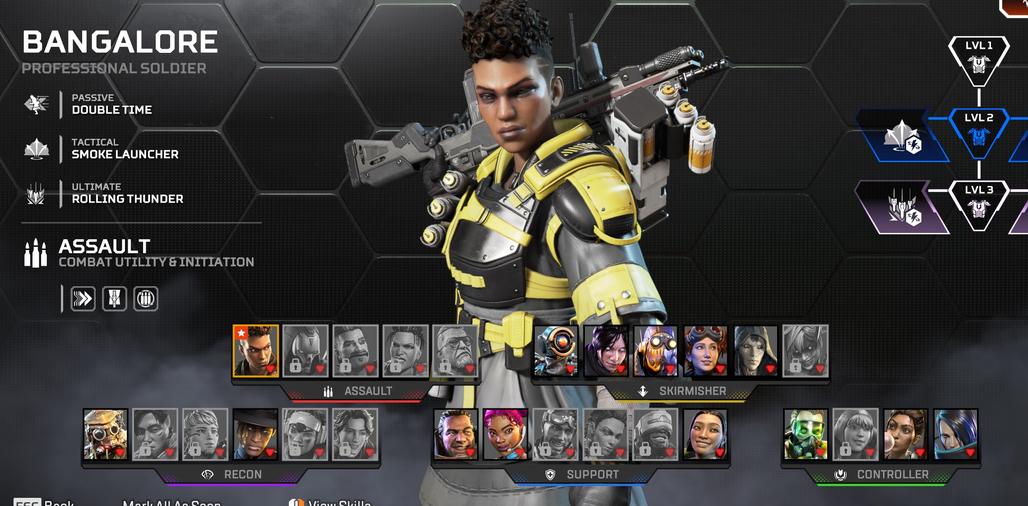The image size is (1028, 506).
Task: Choose Fuse, the locked mustached Assault legend
Action: [355, 351]
